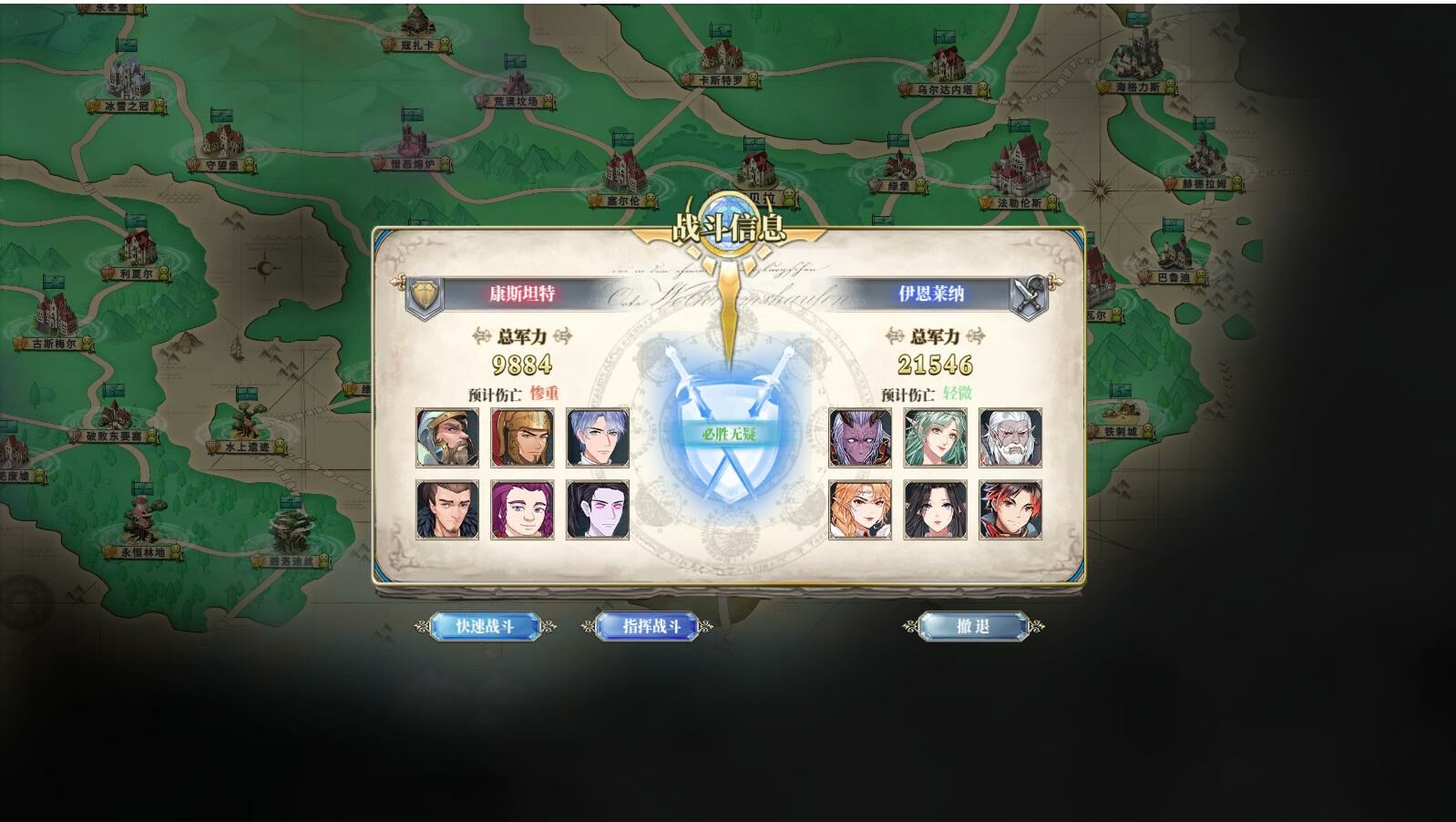Click the attacker crossed-swords emblem for 伊恩莱纳
Image resolution: width=1456 pixels, height=822 pixels.
[x=1030, y=296]
